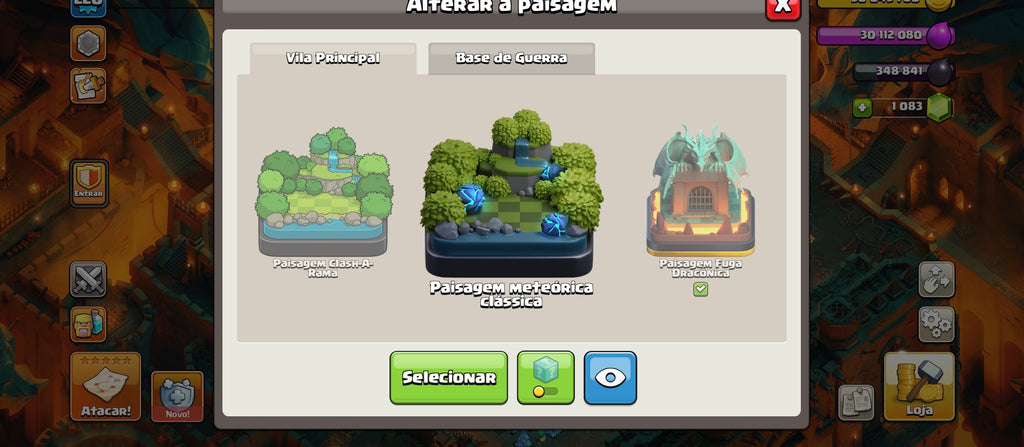Open the Base de Guerra tab
The height and width of the screenshot is (447, 1024).
tap(511, 58)
